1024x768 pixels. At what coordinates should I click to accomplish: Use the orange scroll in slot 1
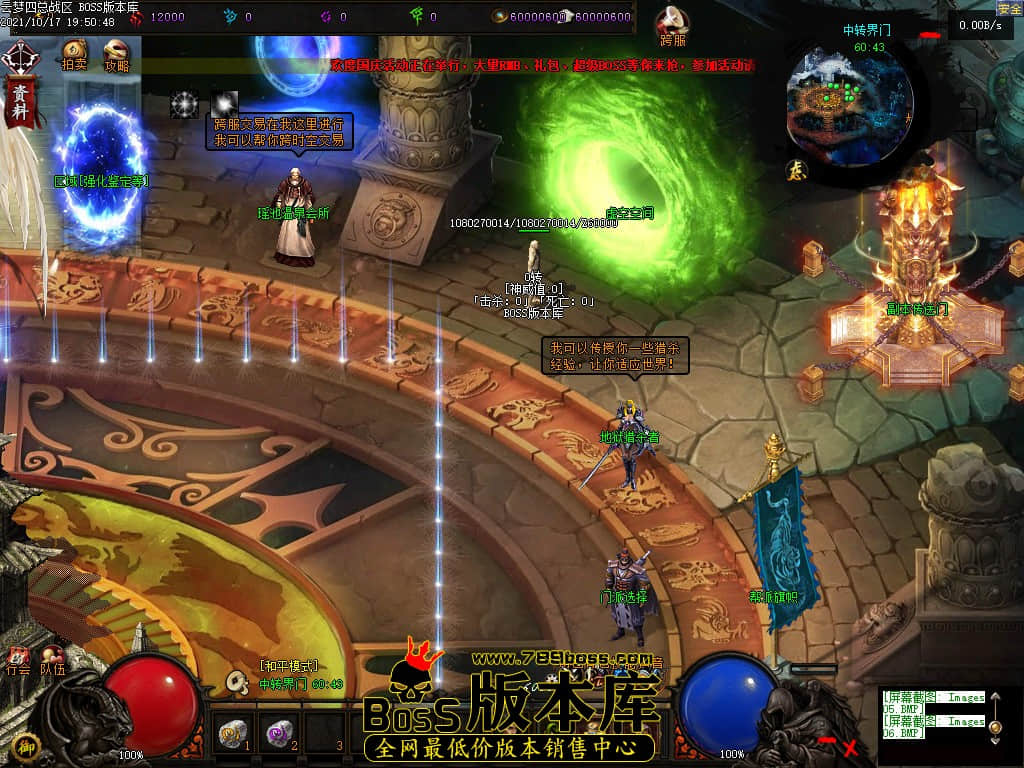[233, 735]
